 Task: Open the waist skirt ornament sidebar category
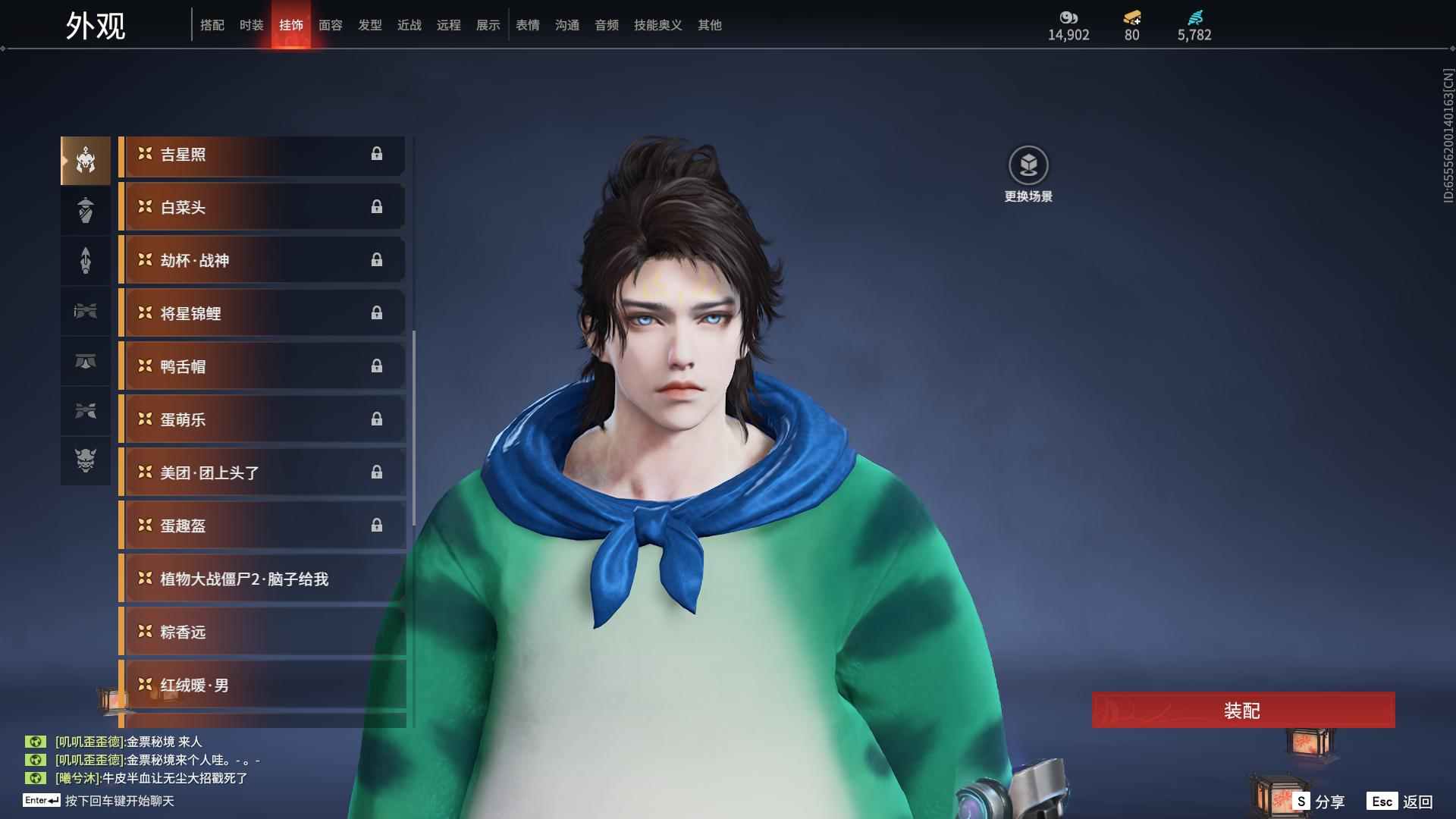[85, 362]
